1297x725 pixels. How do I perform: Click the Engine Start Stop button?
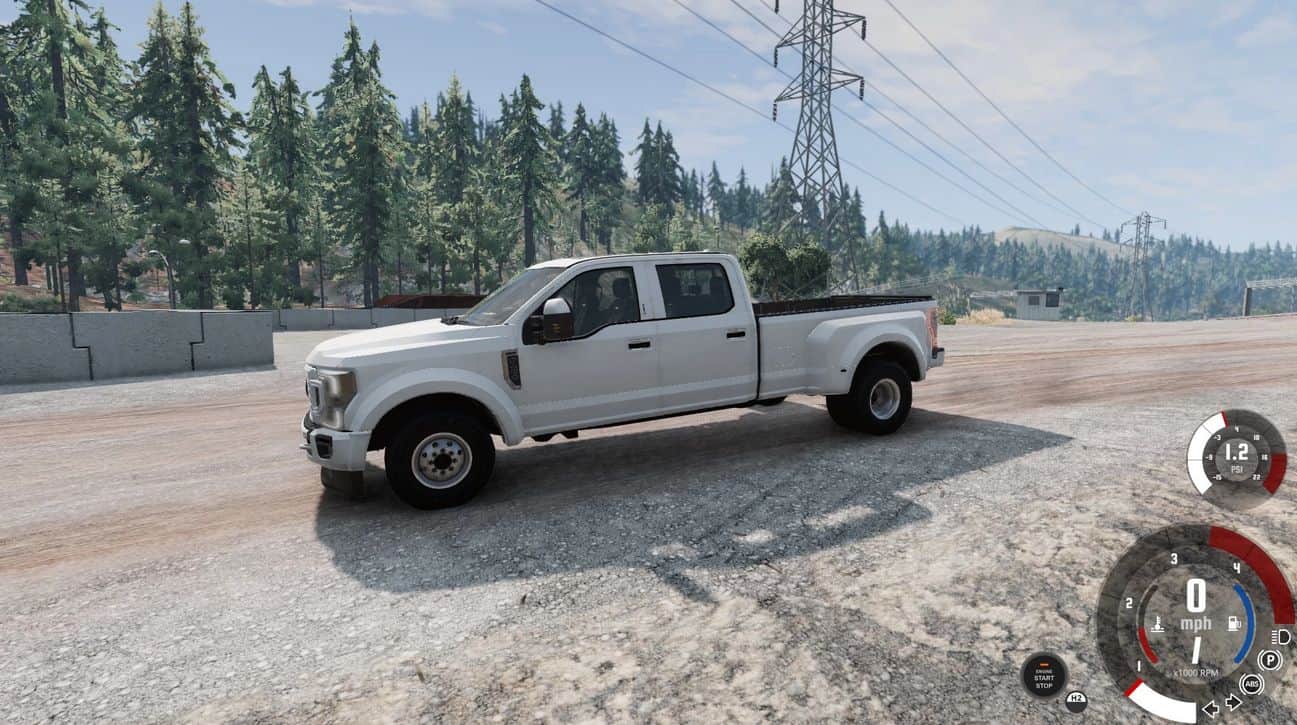click(1043, 676)
